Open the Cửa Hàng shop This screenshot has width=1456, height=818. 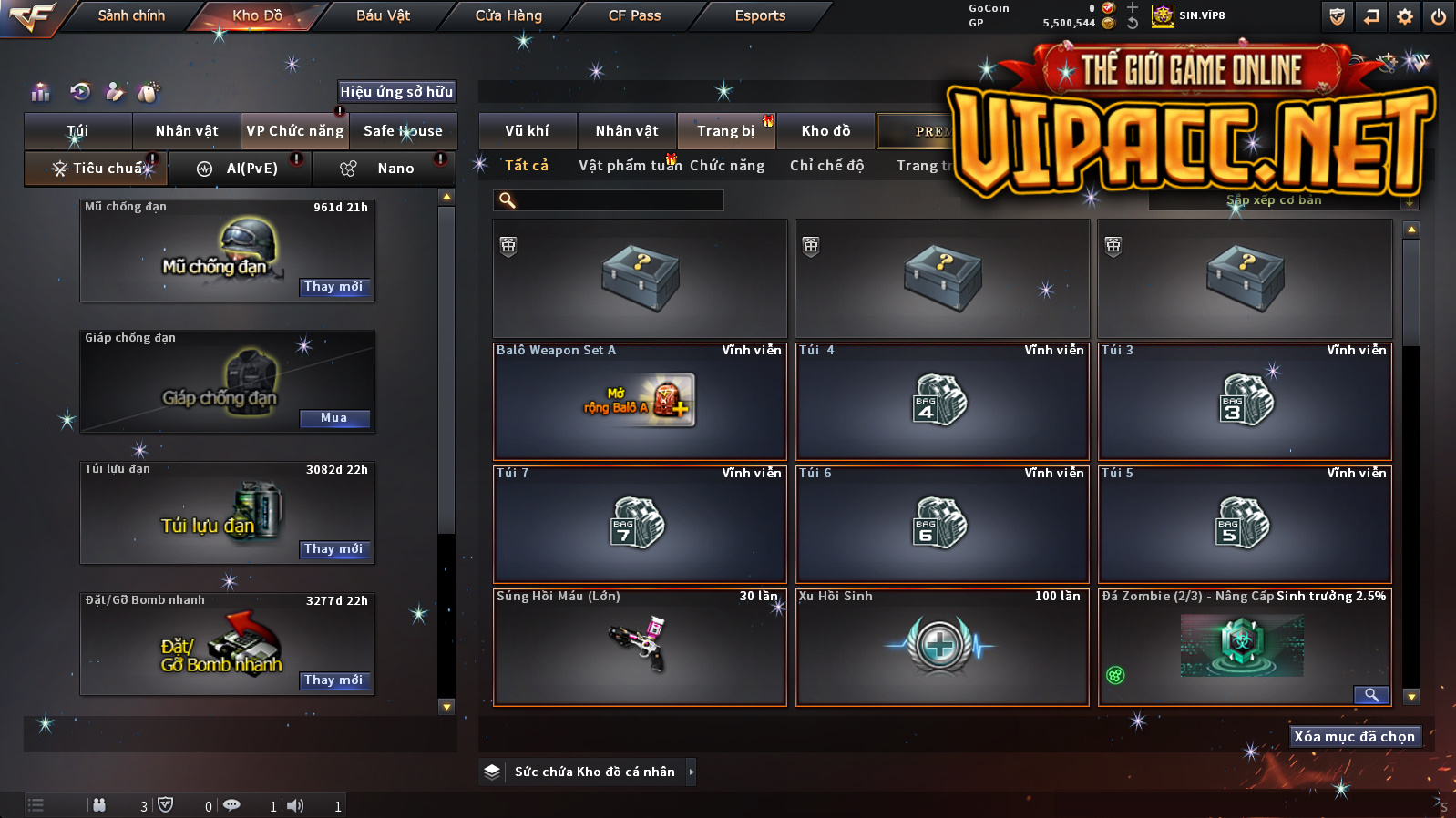click(x=508, y=15)
